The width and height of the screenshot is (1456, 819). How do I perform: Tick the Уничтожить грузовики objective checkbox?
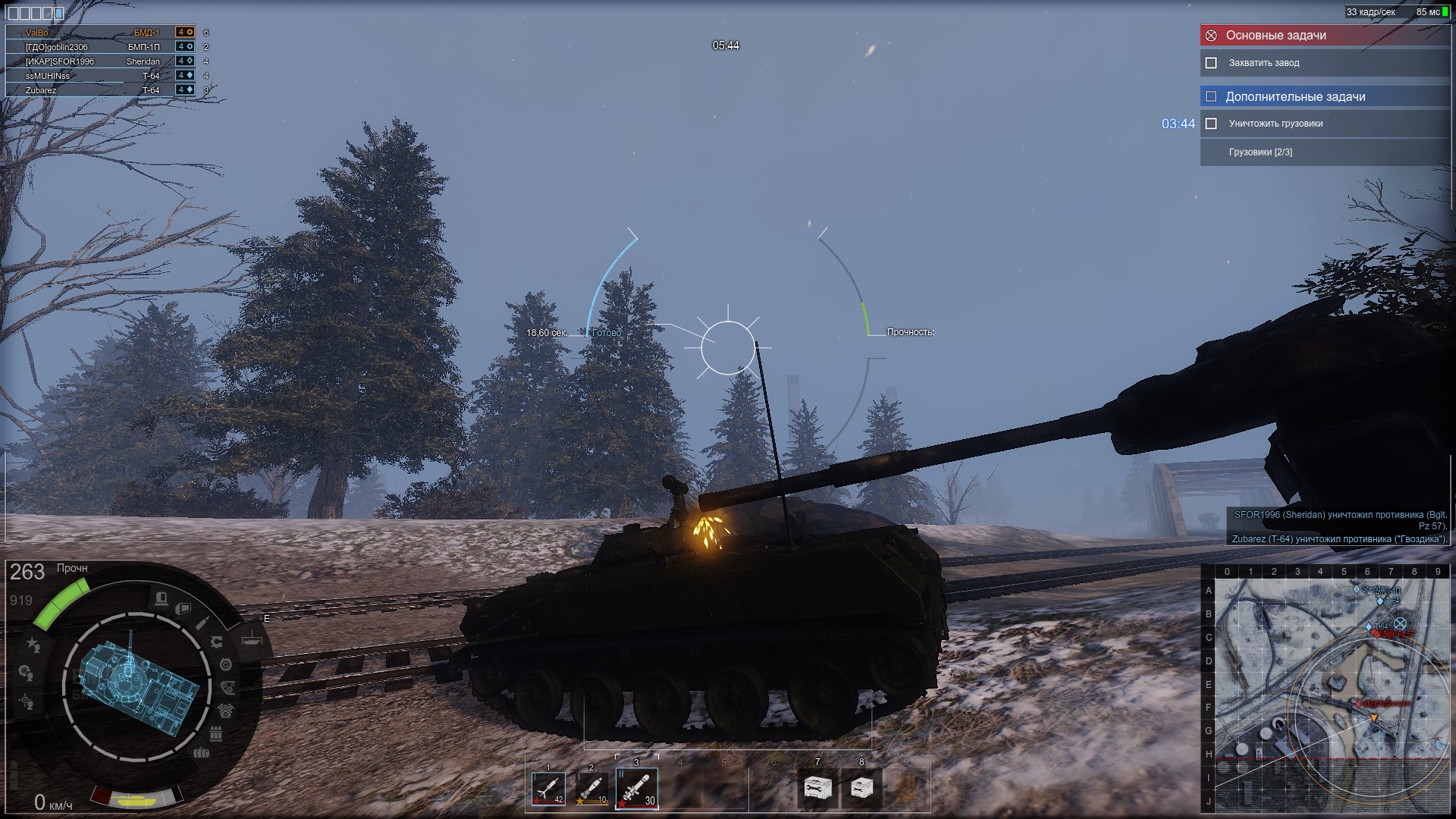click(1211, 124)
